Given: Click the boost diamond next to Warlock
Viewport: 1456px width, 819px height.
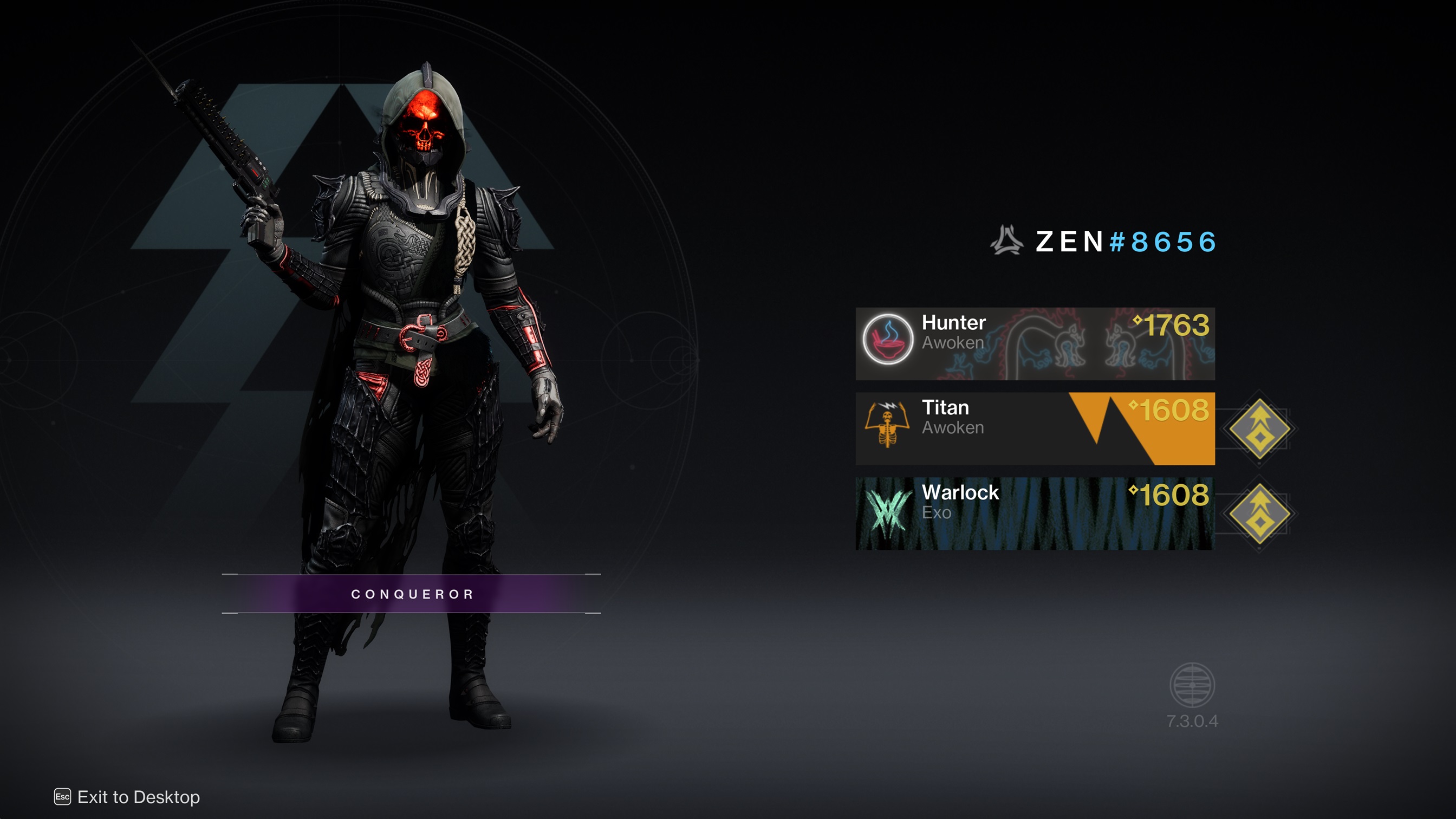Looking at the screenshot, I should 1259,513.
